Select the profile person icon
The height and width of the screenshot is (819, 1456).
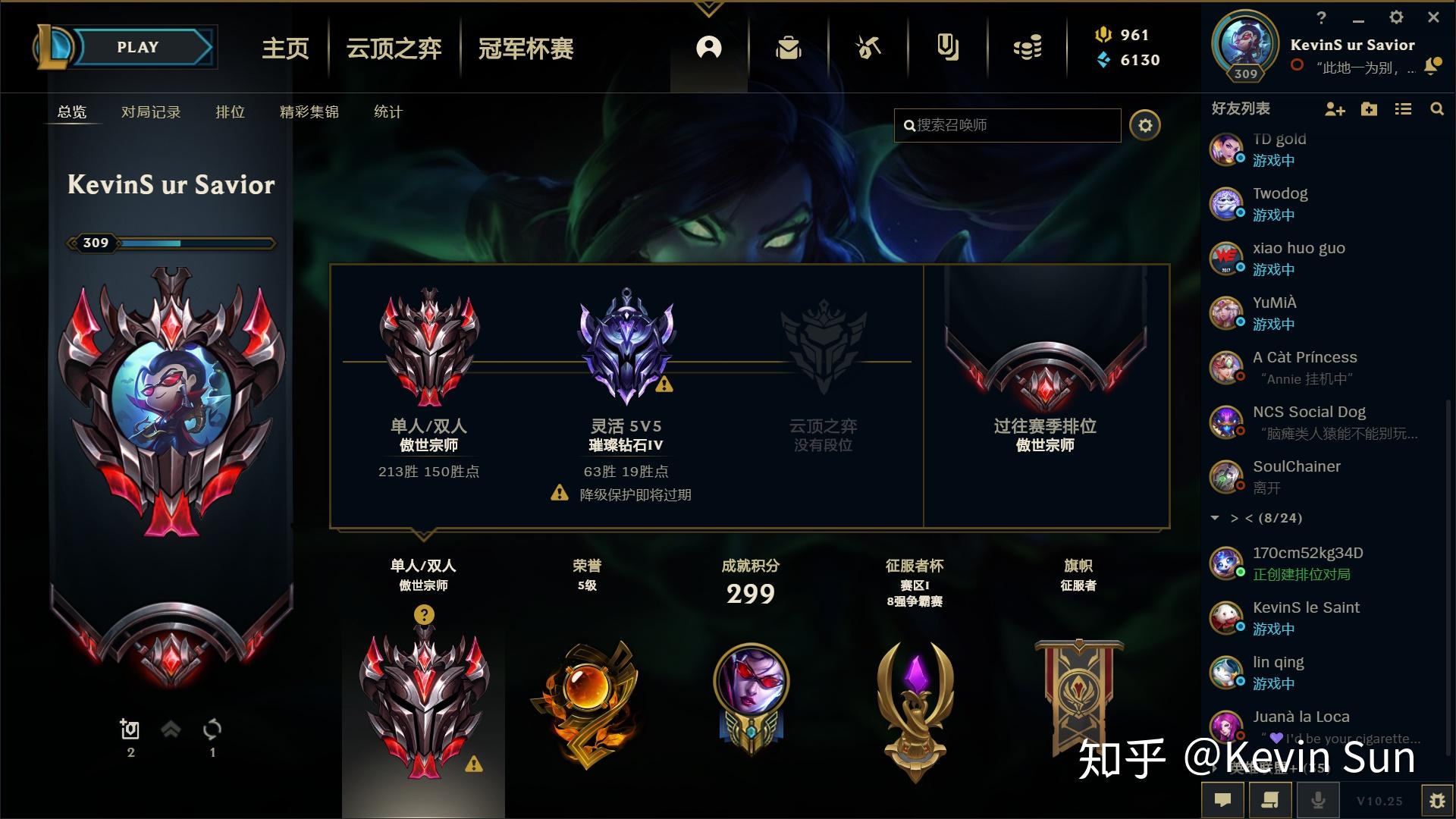click(708, 47)
